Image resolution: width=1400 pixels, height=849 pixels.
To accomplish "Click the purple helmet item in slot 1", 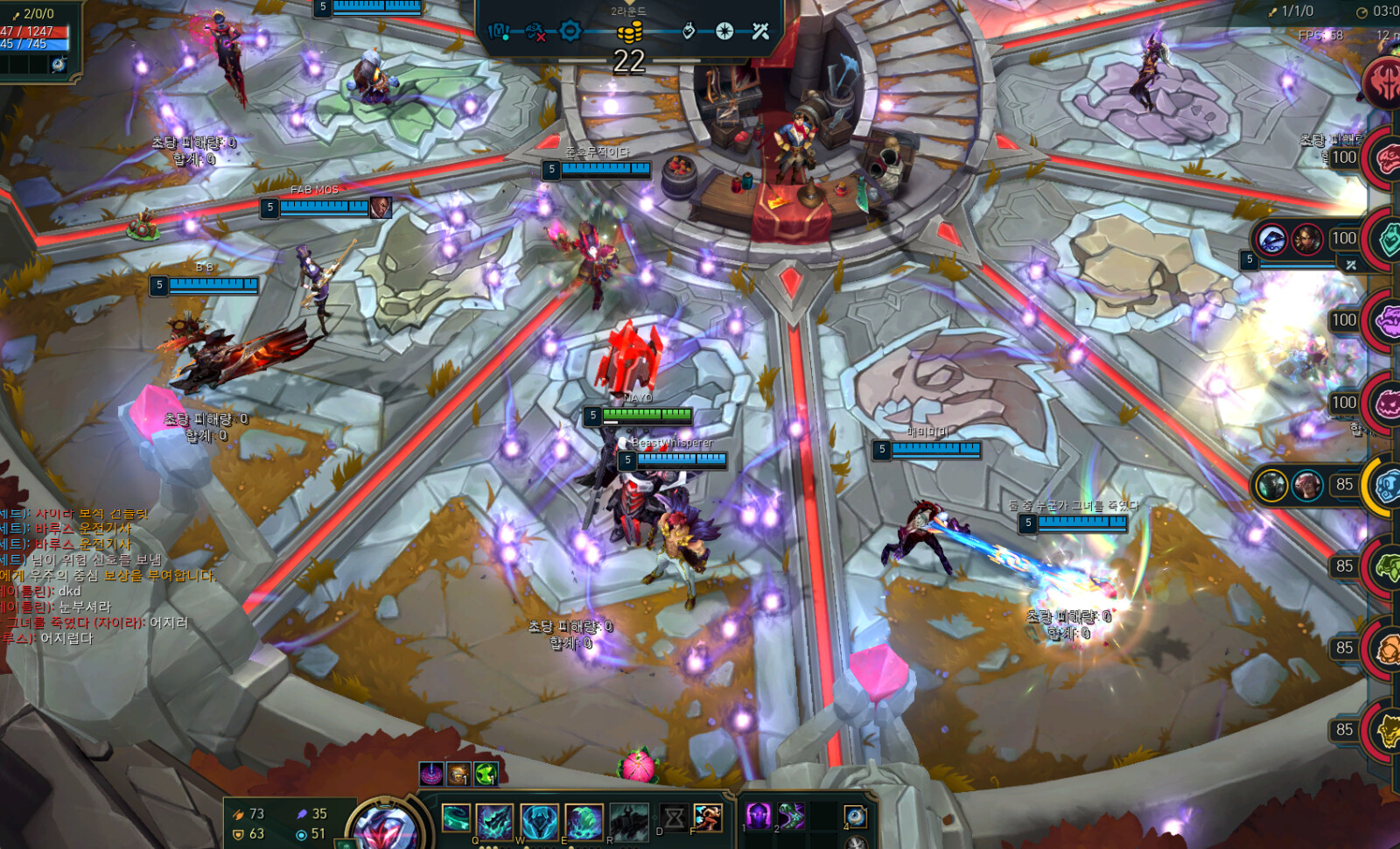I will (758, 817).
